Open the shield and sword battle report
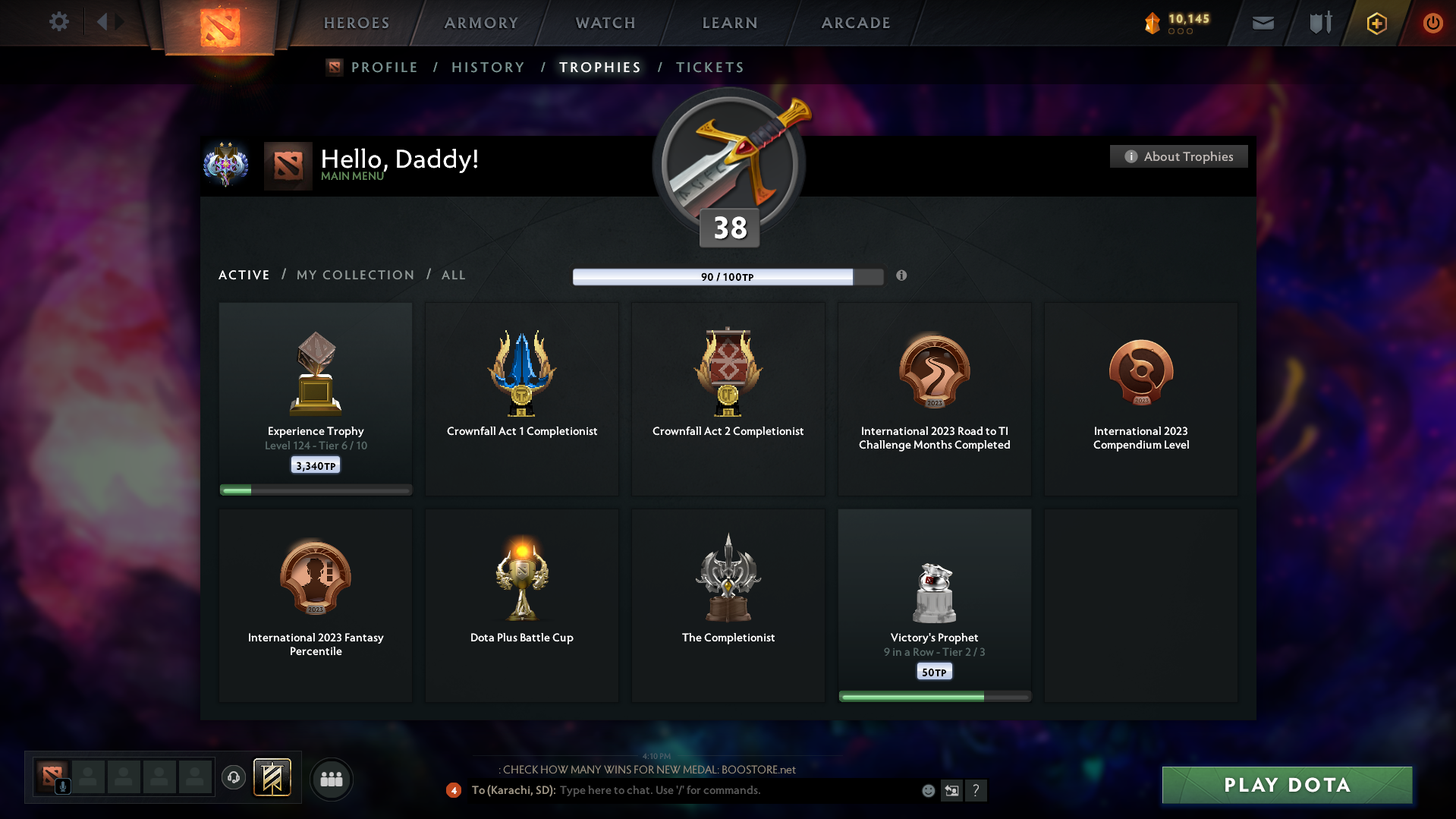 (1319, 23)
